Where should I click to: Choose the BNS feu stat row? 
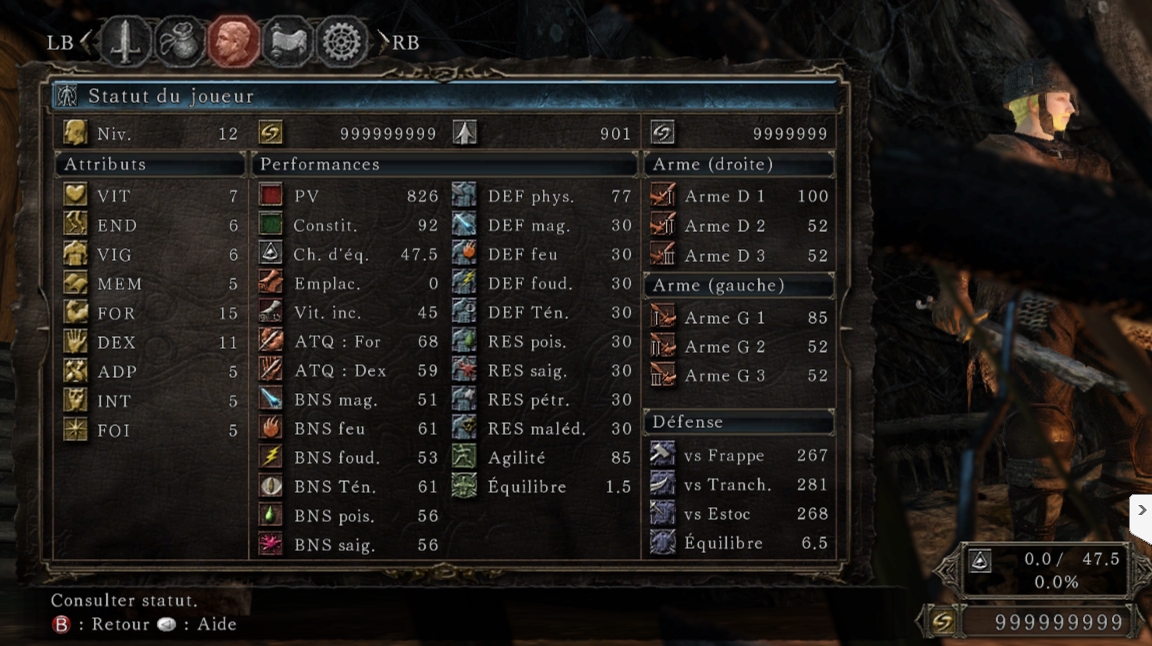pos(348,428)
